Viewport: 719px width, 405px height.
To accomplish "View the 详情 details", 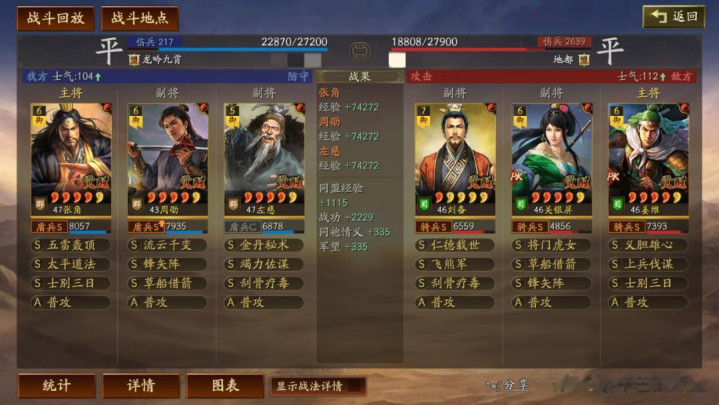I will [x=141, y=385].
